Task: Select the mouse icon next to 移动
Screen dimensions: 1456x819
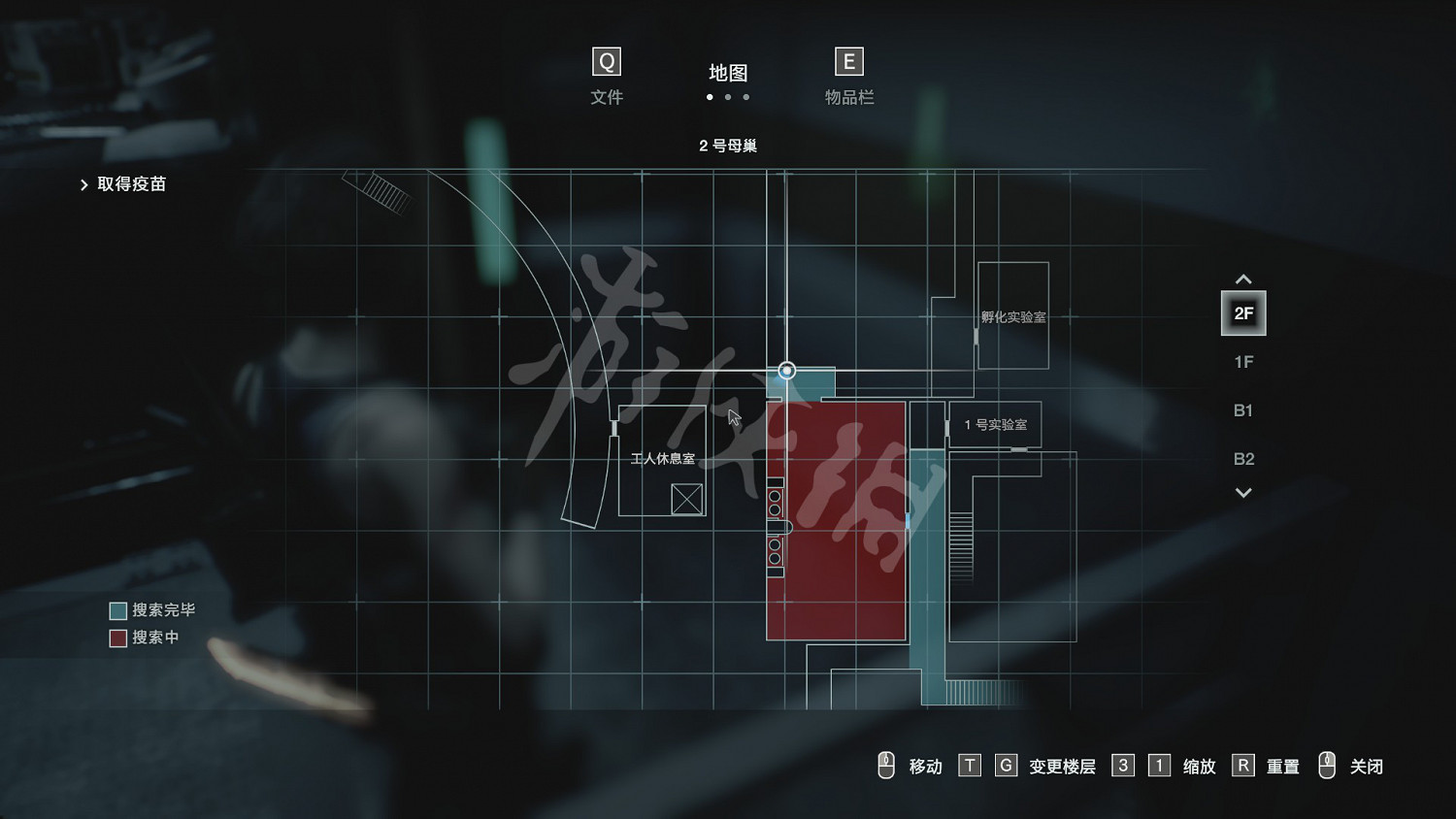Action: click(x=886, y=766)
